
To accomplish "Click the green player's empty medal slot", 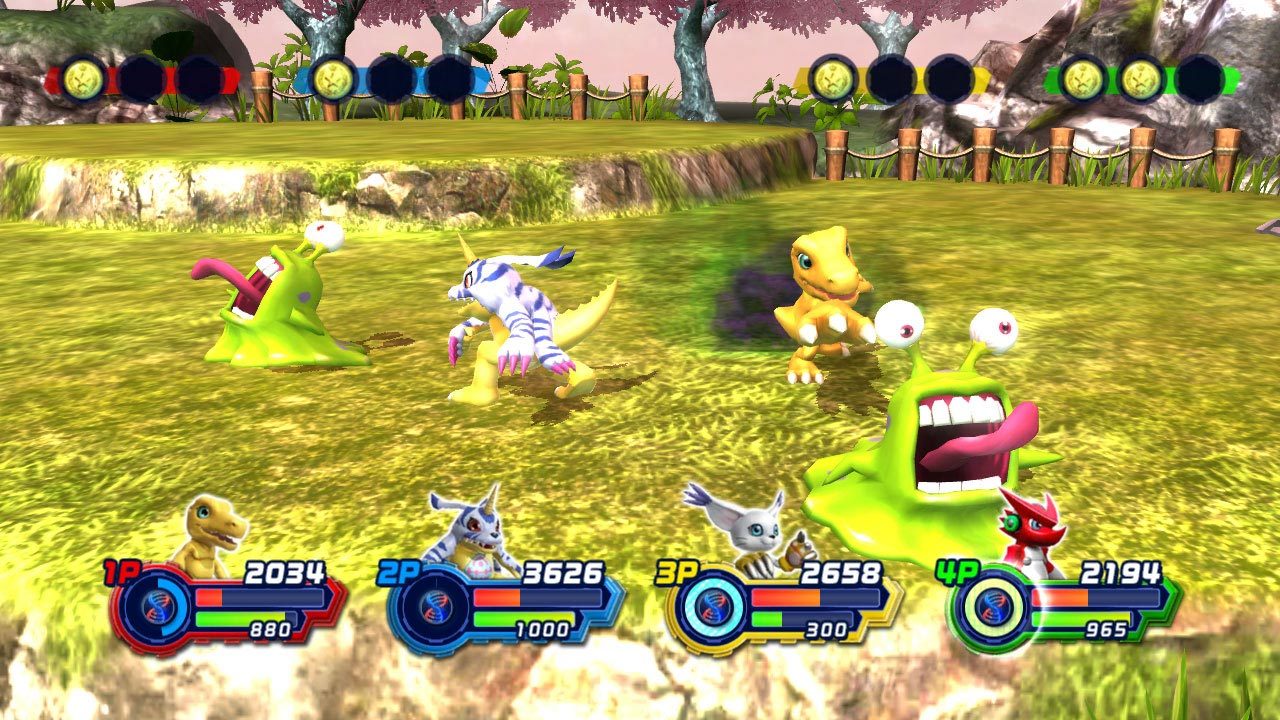I will pos(1199,79).
